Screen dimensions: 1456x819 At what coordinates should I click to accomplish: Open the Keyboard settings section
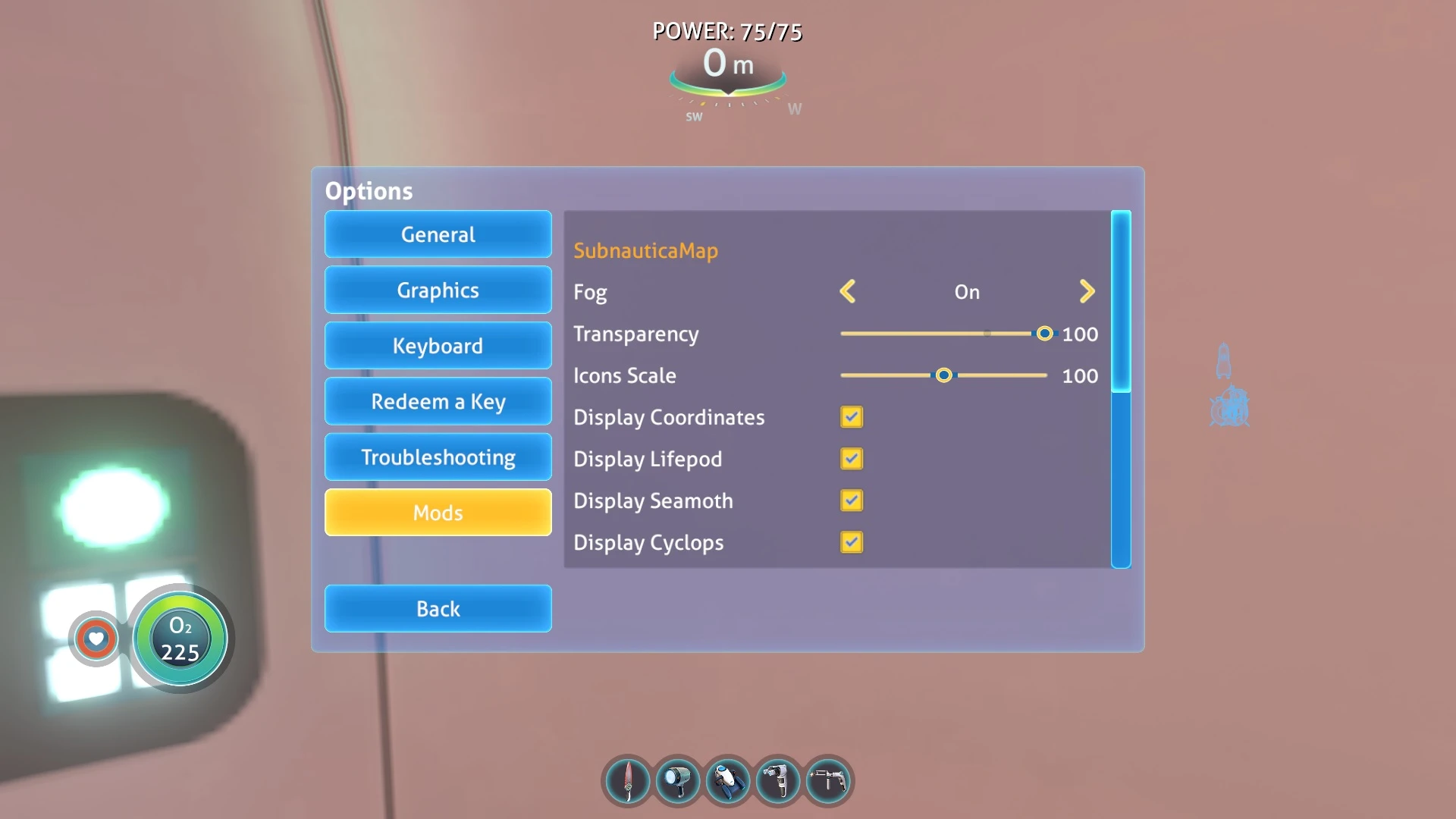pos(438,345)
